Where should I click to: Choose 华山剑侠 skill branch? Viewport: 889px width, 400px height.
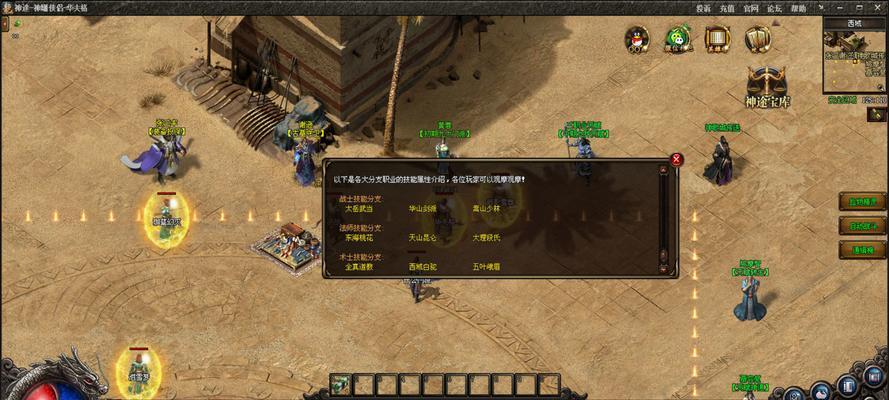pos(422,209)
